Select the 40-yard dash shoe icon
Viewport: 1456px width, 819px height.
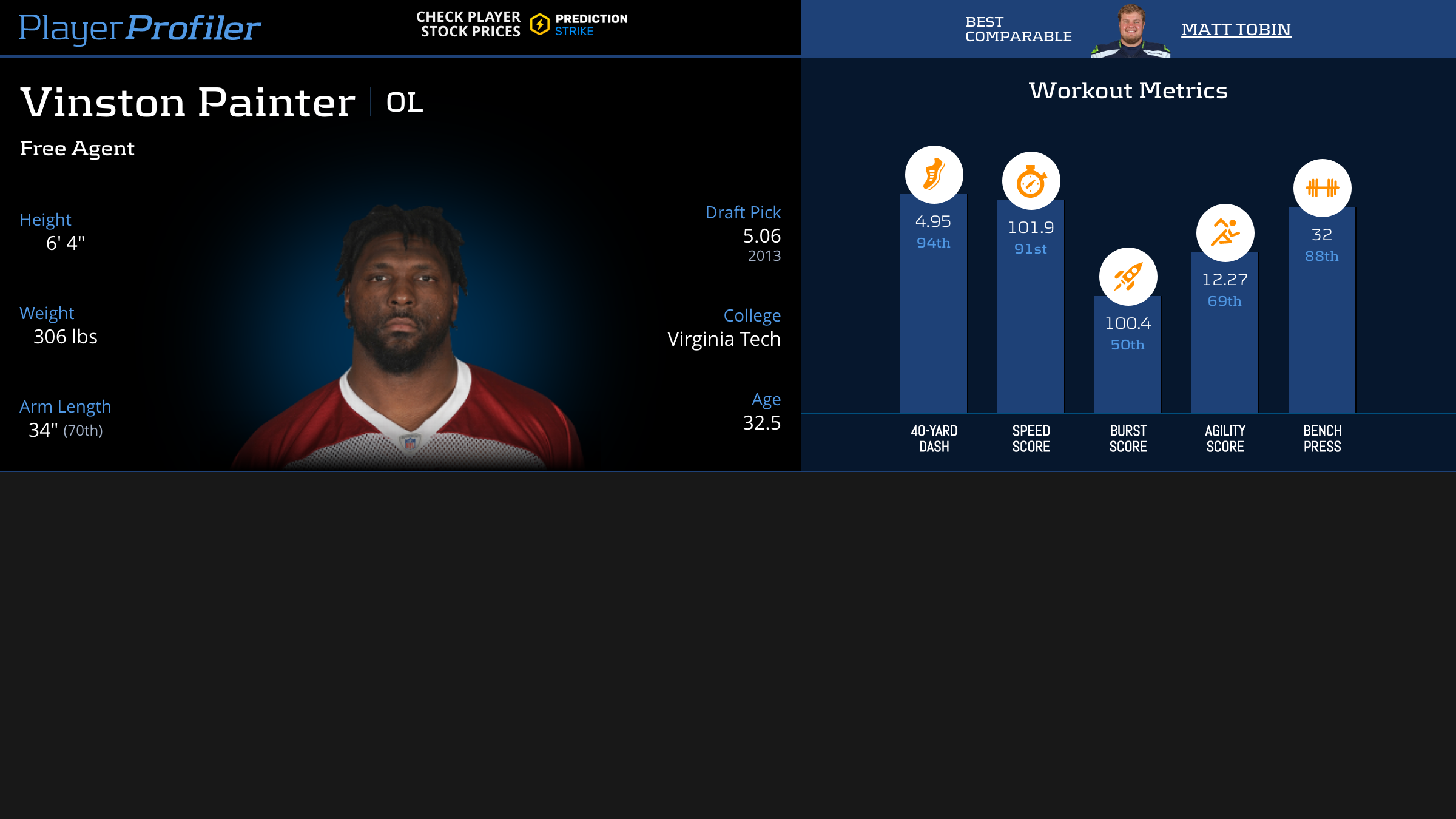(x=934, y=175)
